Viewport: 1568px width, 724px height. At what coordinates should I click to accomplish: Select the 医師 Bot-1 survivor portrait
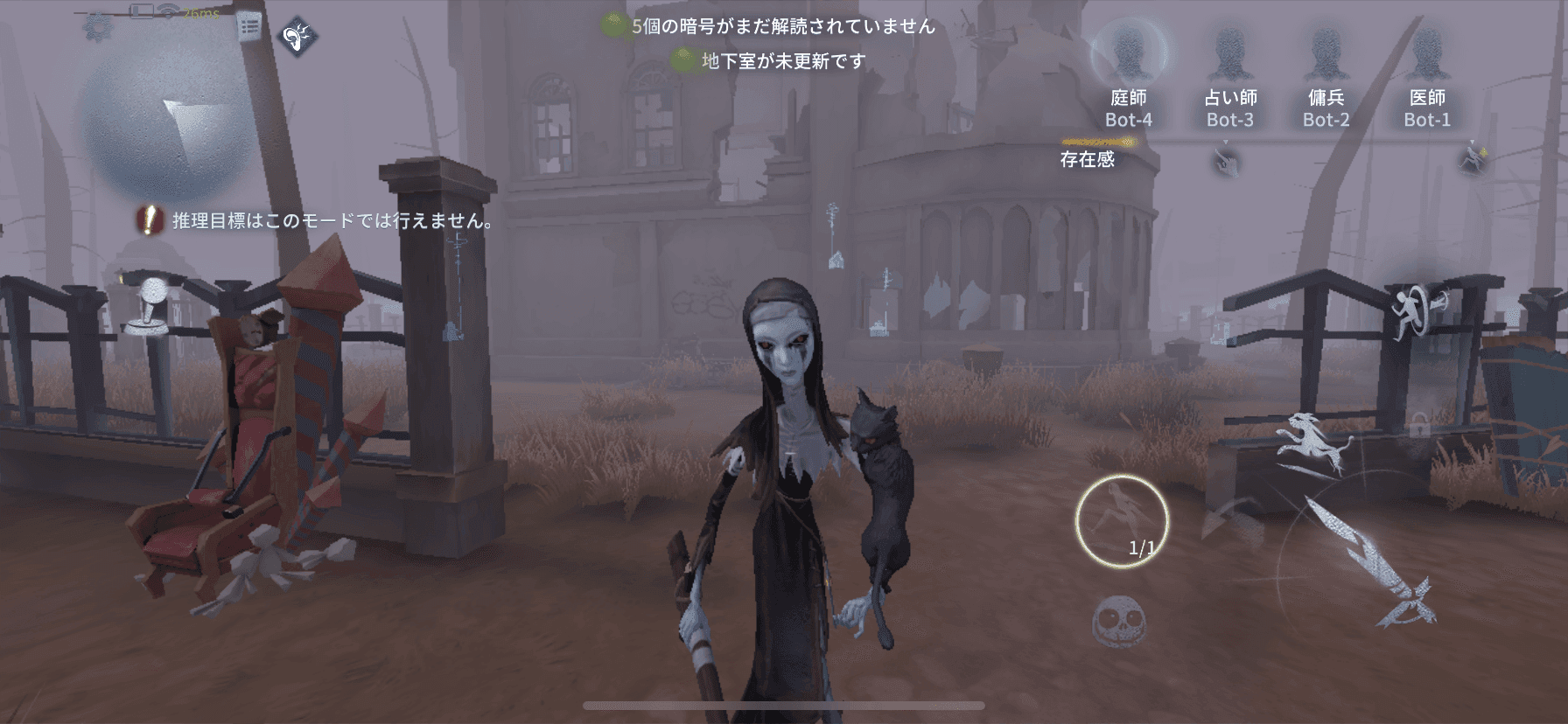pos(1430,52)
